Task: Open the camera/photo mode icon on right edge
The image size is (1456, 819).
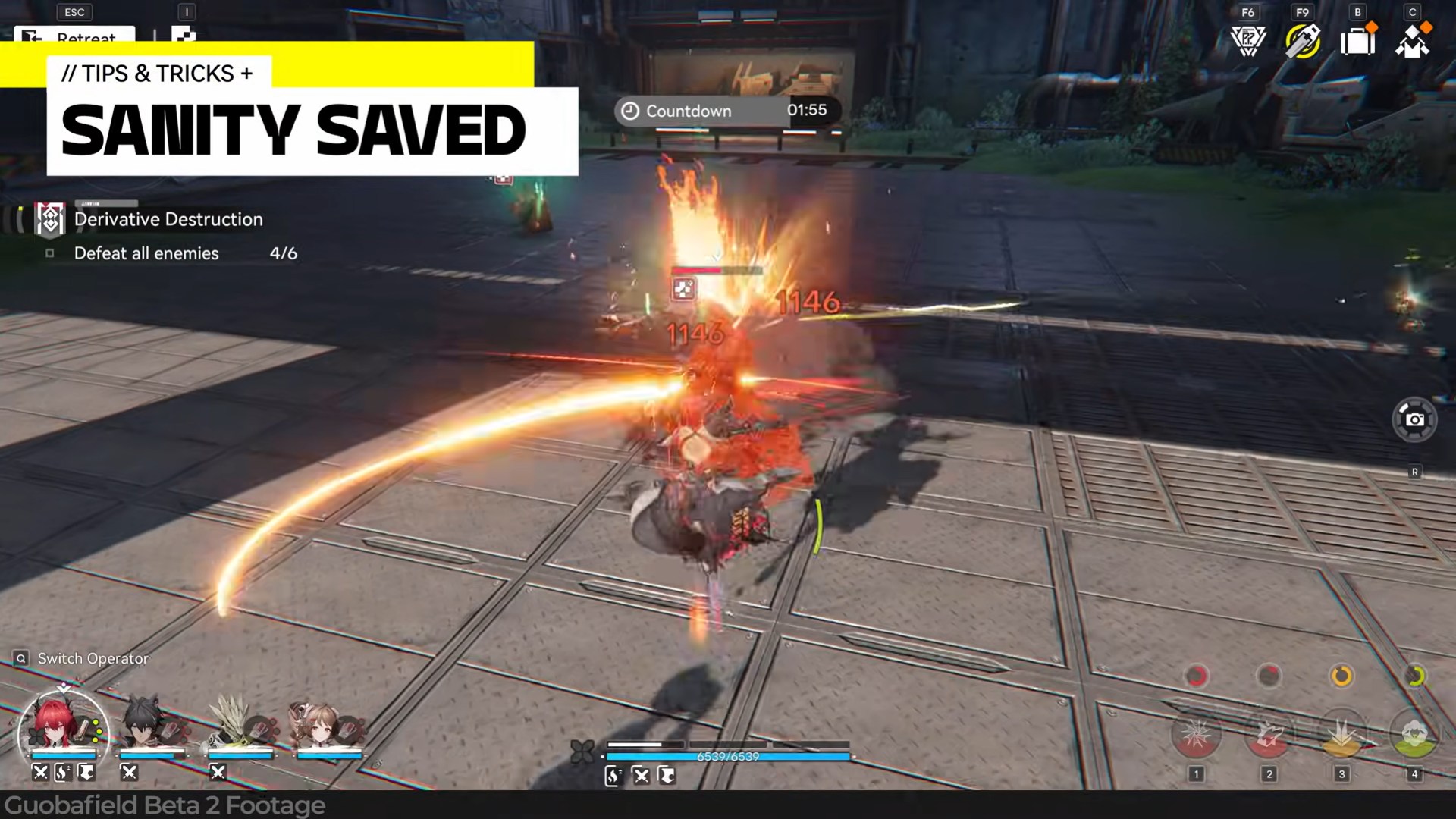Action: [1415, 419]
